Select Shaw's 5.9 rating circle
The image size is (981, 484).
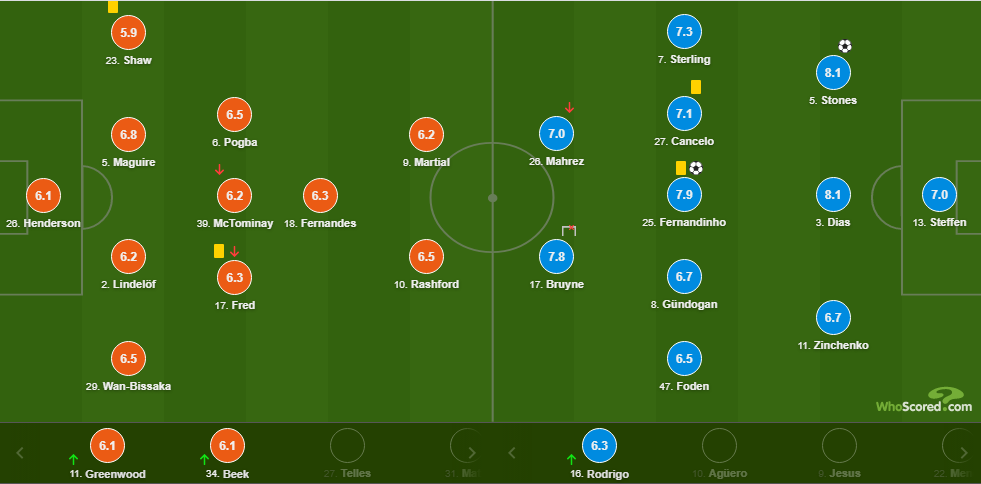pos(128,32)
